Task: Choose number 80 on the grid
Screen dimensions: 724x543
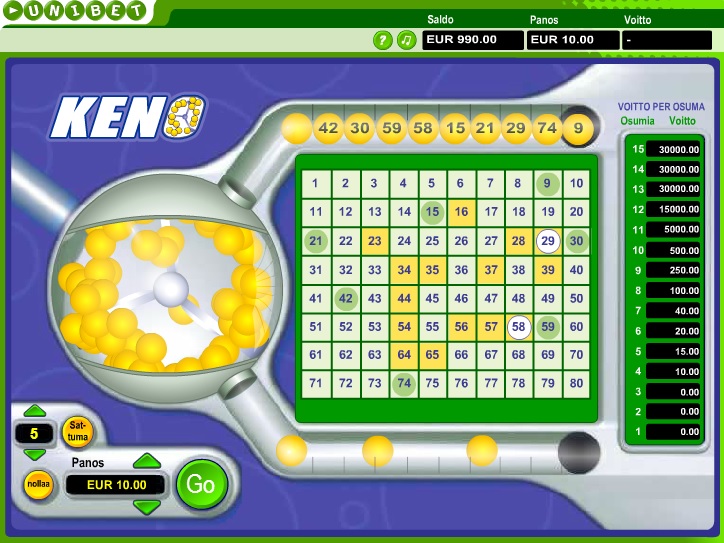Action: [576, 383]
